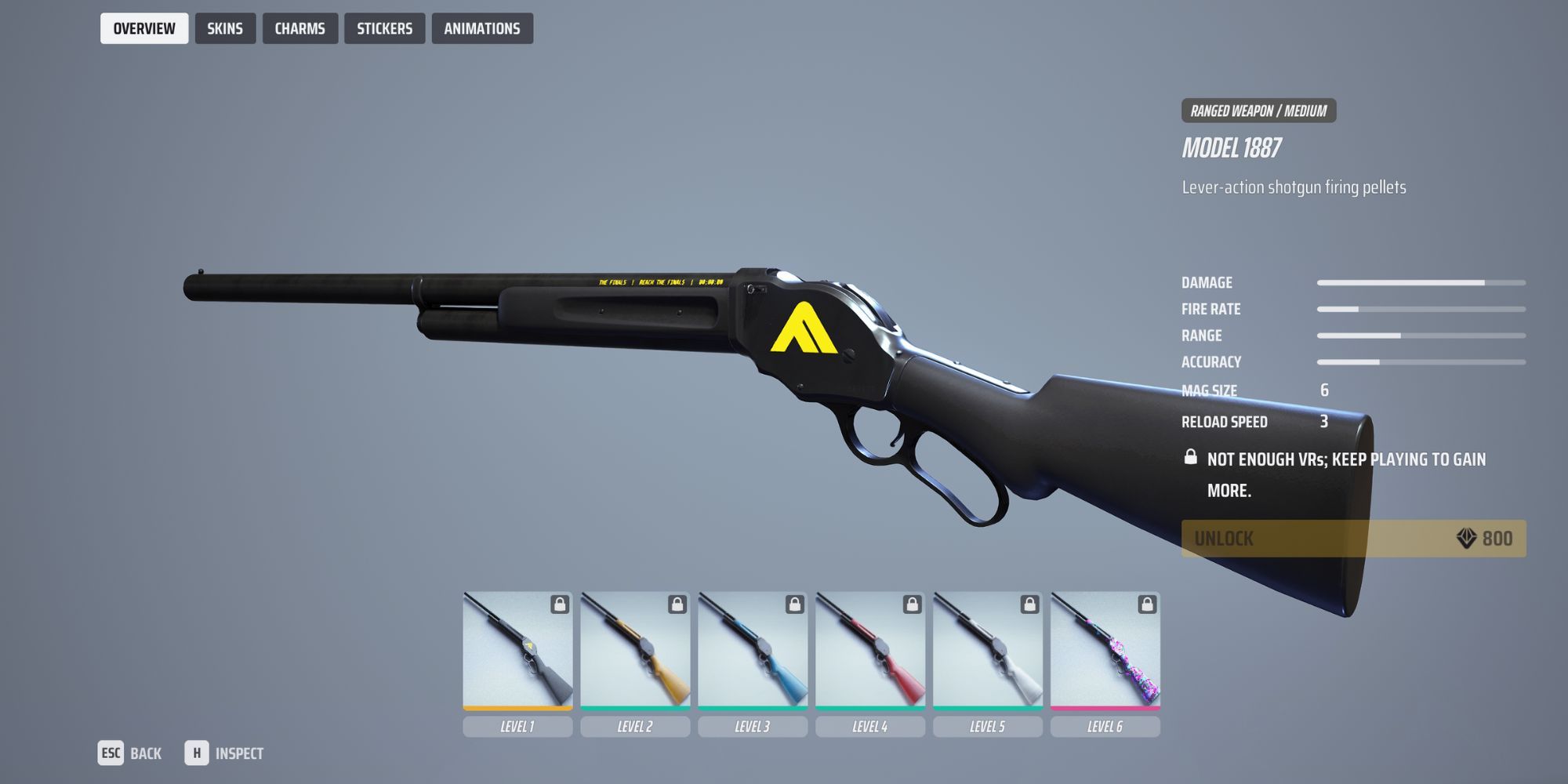This screenshot has width=1568, height=784.
Task: Expand the Skins section
Action: click(x=225, y=28)
